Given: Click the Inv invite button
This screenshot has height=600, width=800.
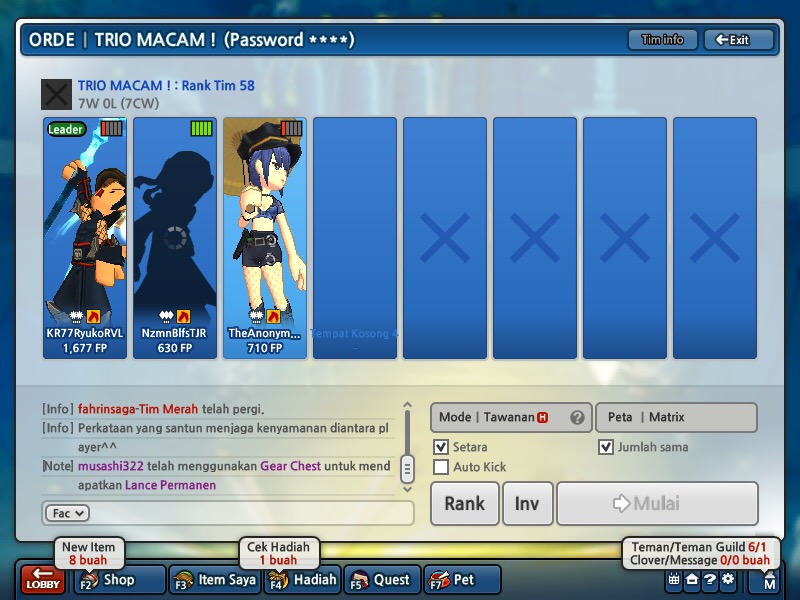Looking at the screenshot, I should [527, 503].
